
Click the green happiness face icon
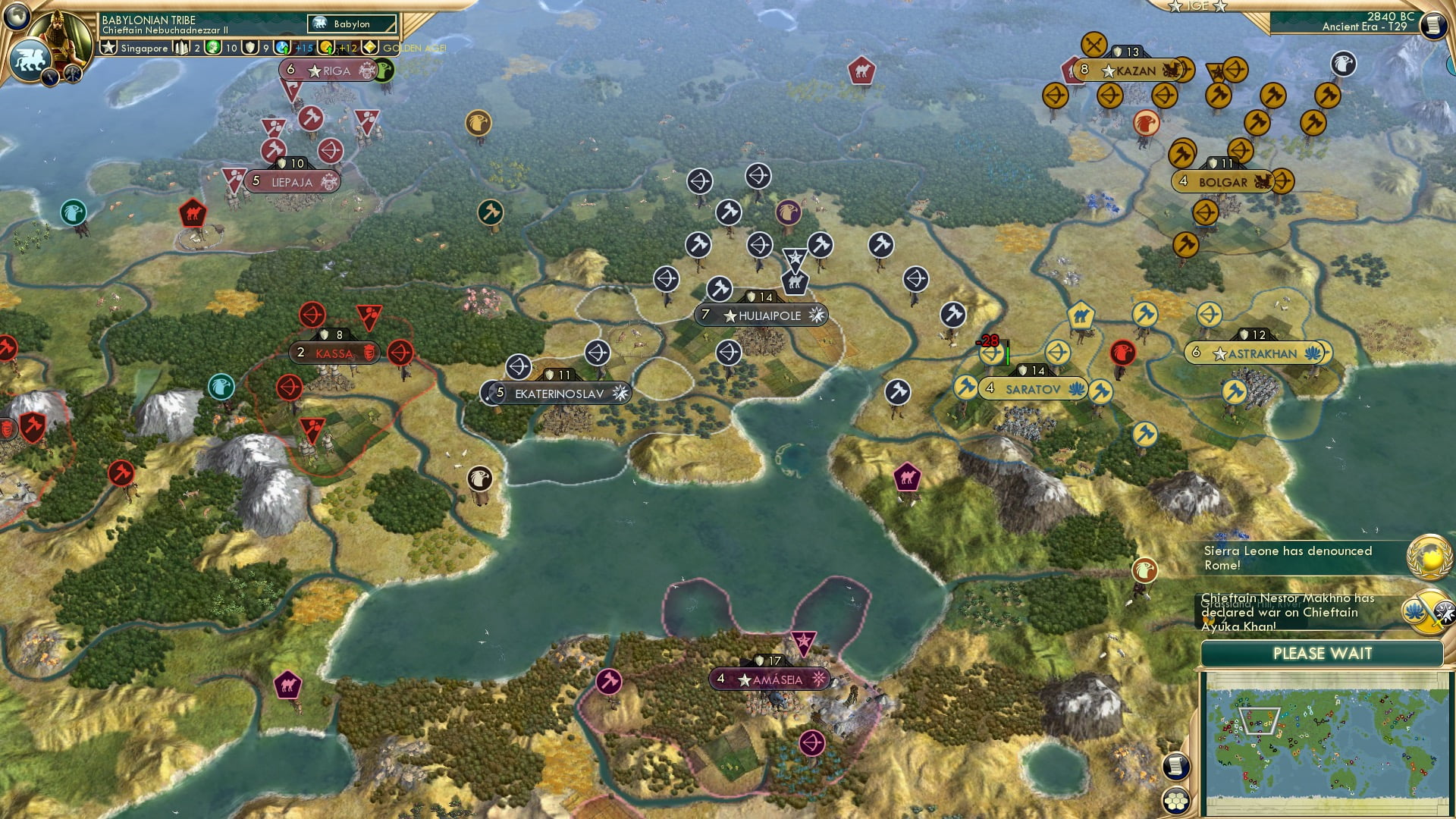[212, 48]
